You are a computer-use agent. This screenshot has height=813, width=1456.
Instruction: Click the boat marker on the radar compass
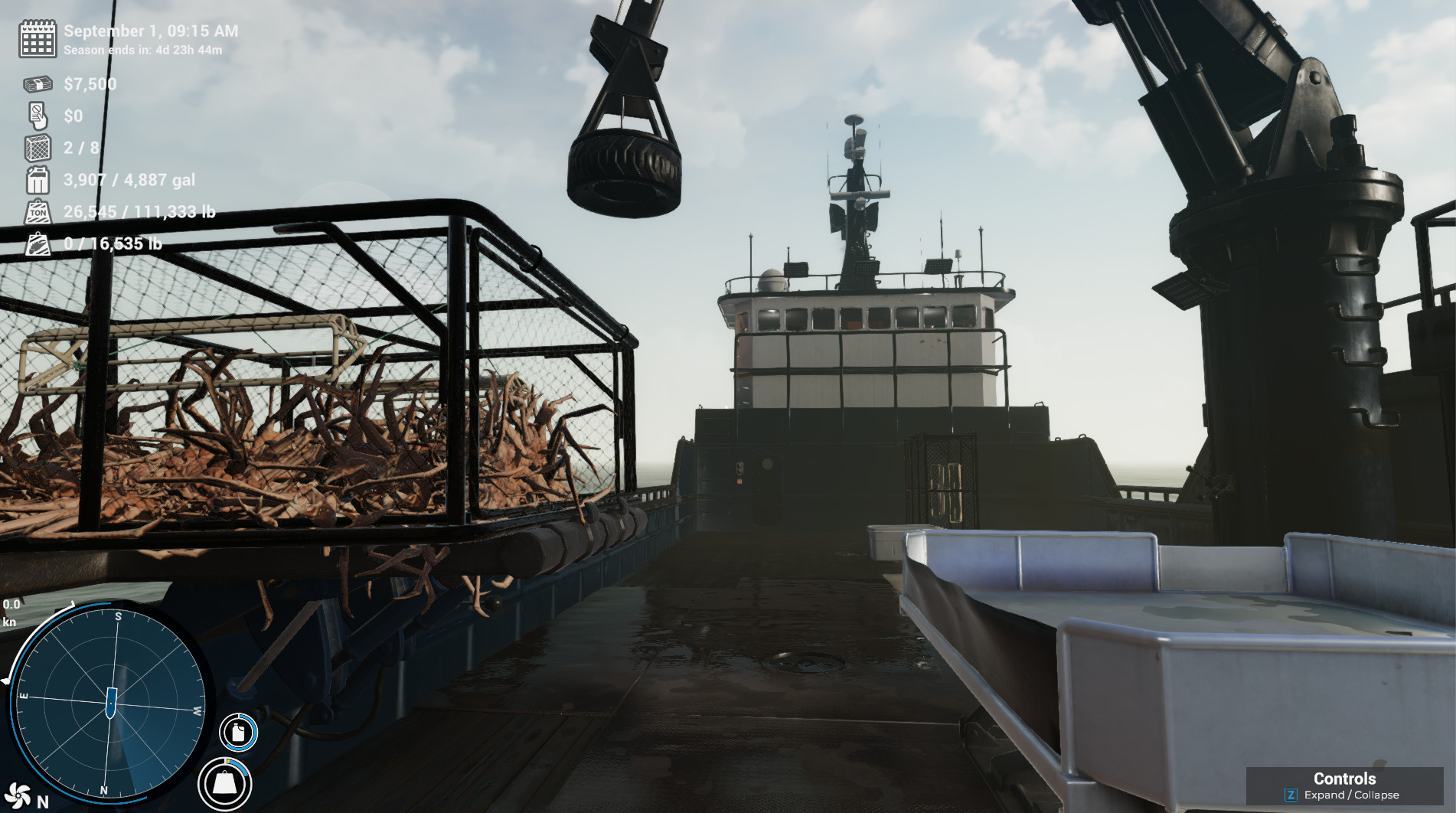(112, 703)
